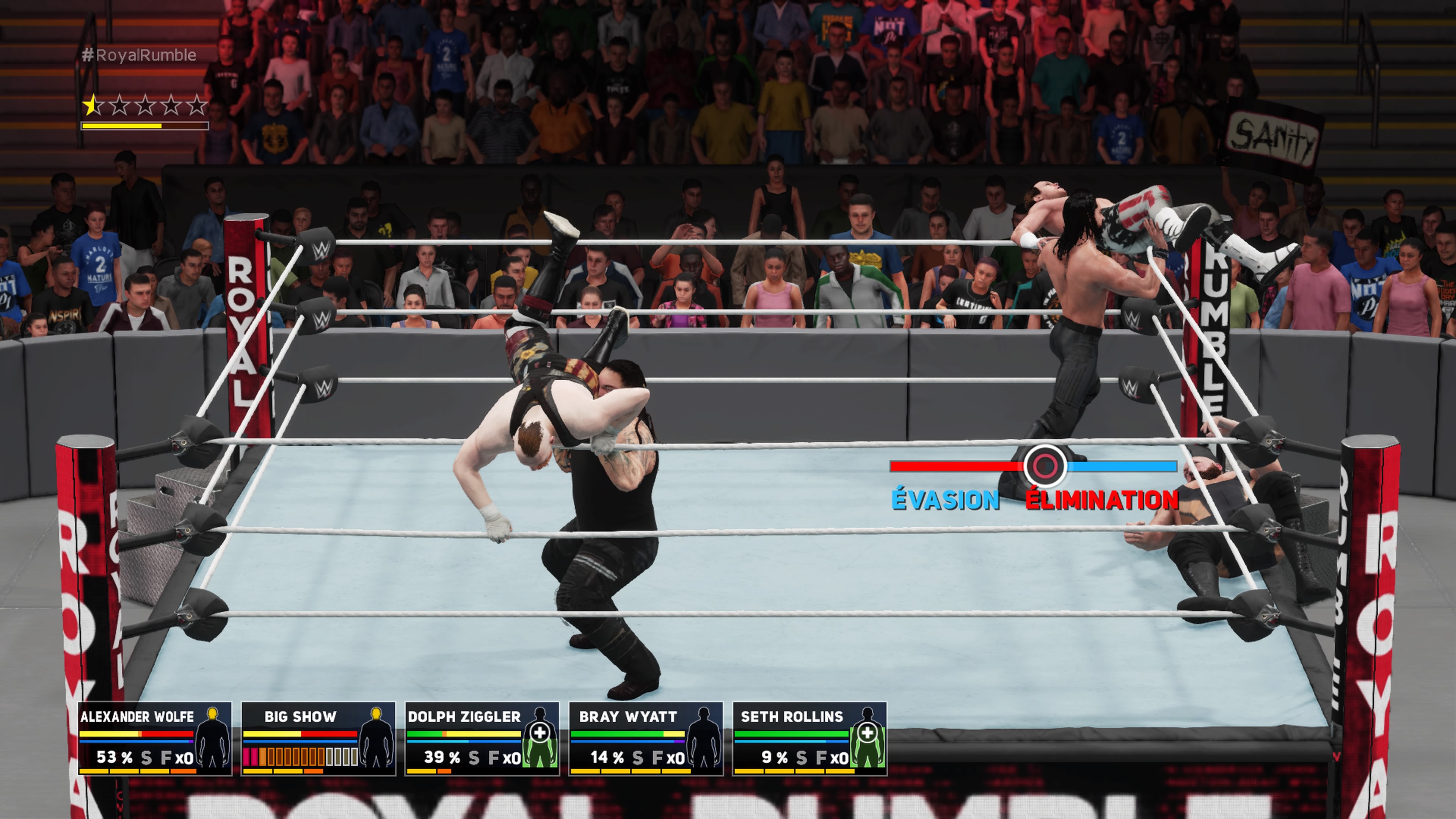1456x819 pixels.
Task: Click the x0 finisher counter on Dolph Ziggler's panel
Action: [x=511, y=758]
